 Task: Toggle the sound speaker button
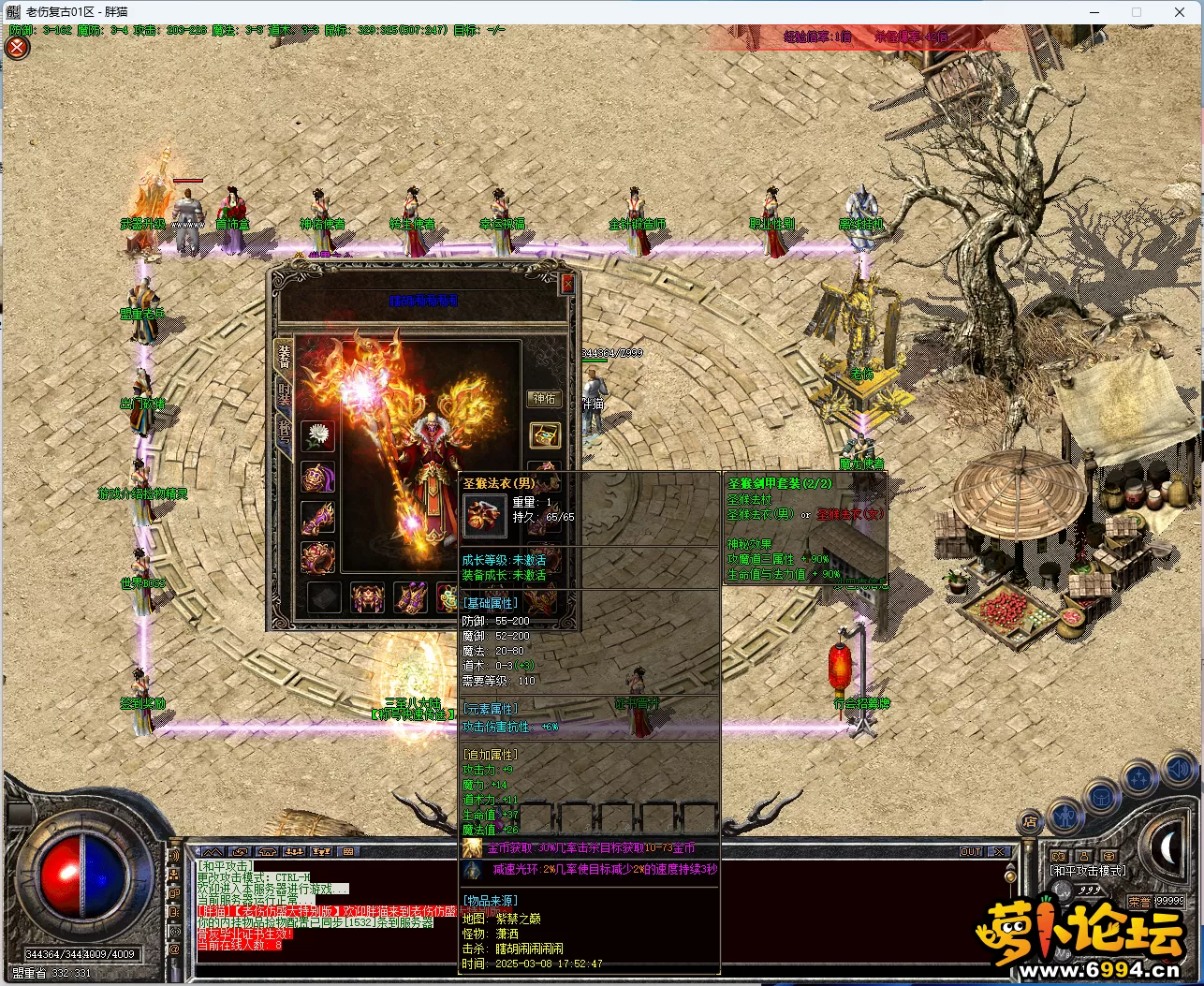click(1178, 771)
